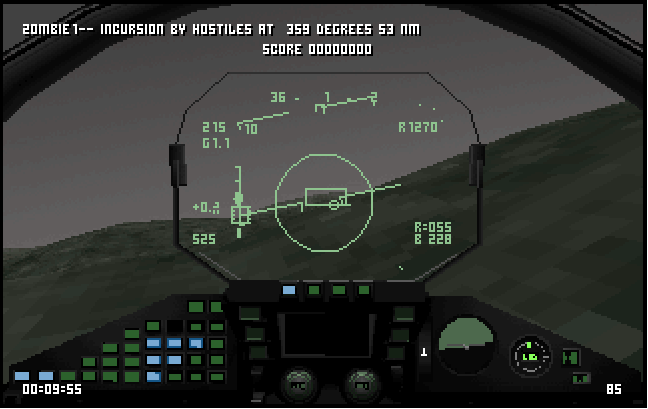Toggle the lit blue light above the display

pos(289,290)
